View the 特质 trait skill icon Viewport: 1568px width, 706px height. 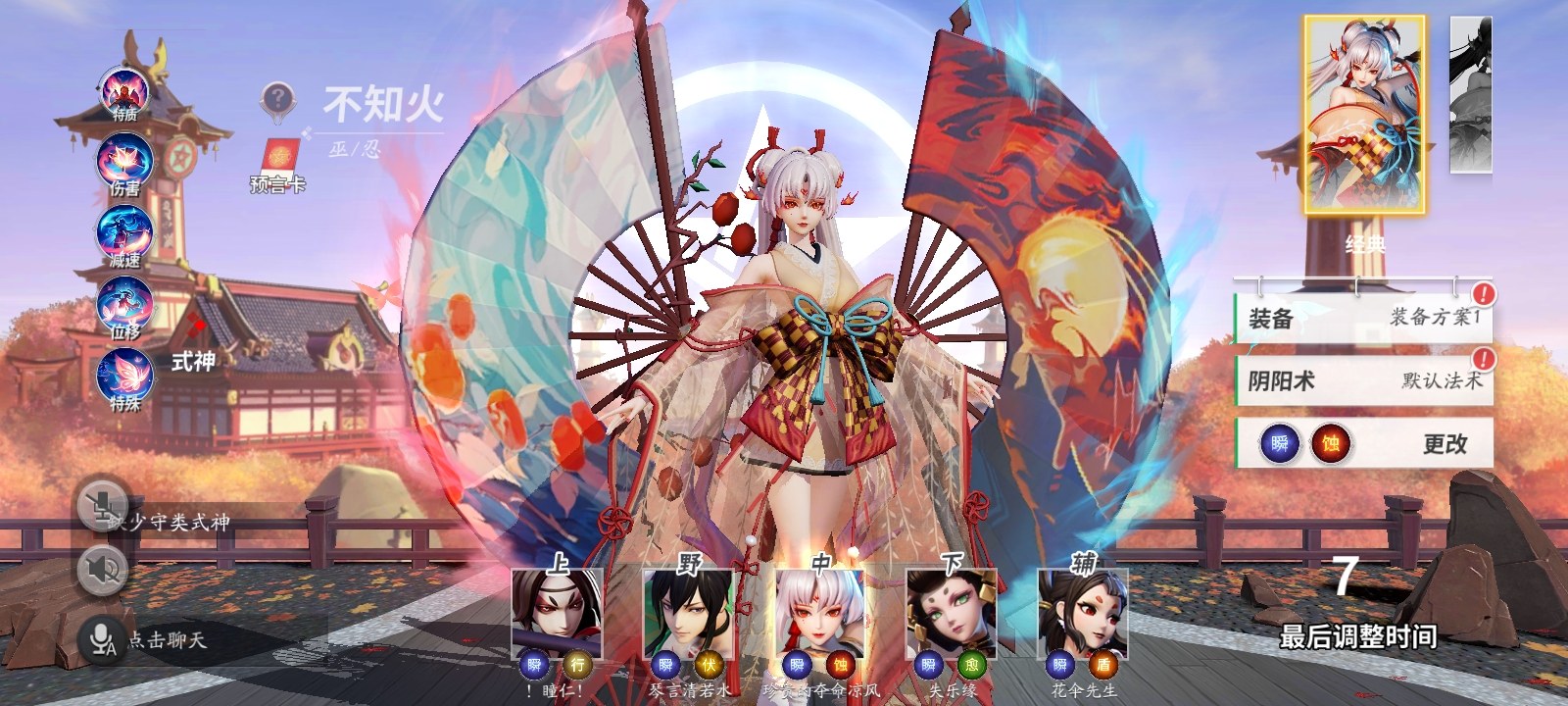point(125,93)
